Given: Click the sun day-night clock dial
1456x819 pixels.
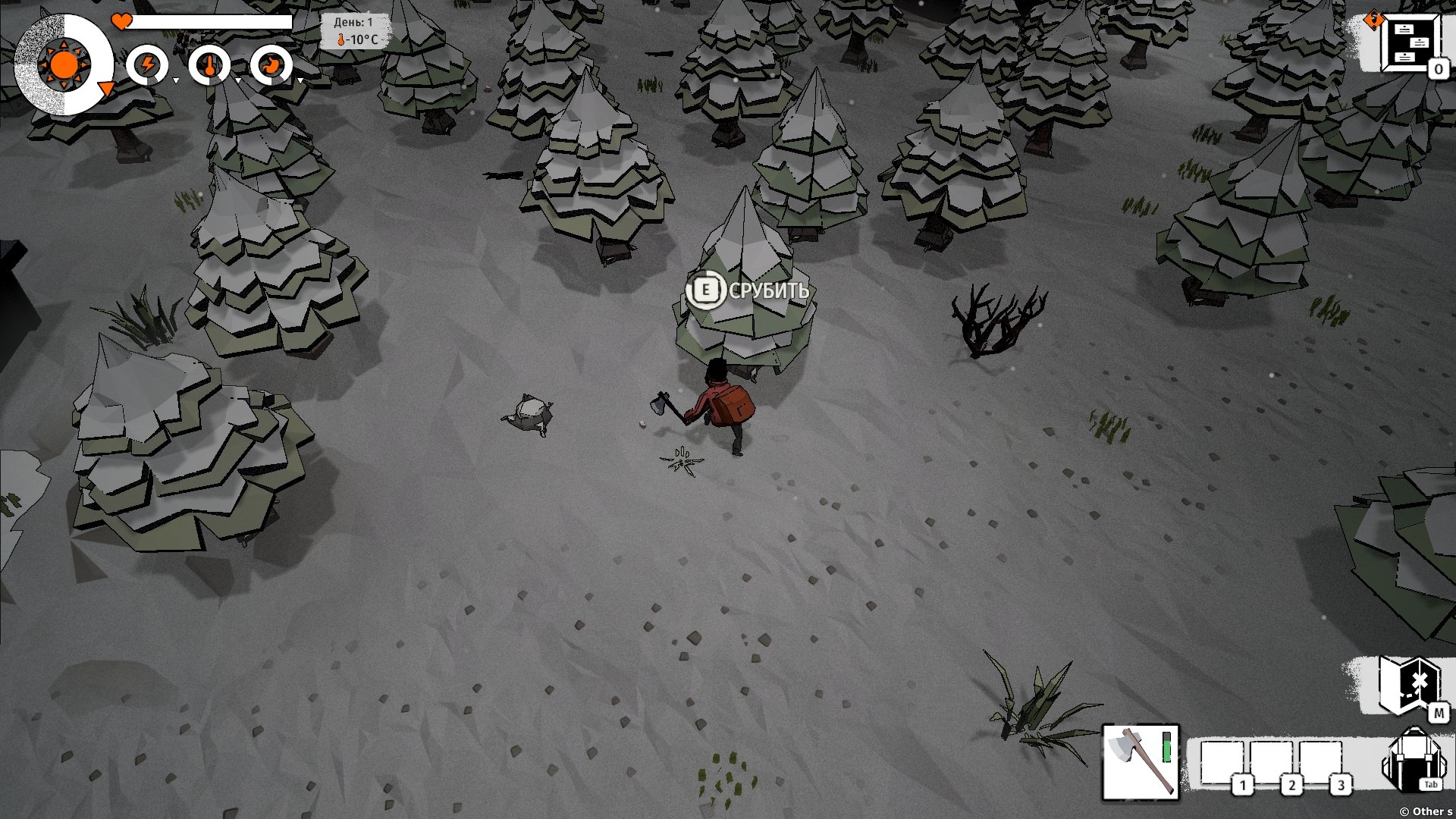Looking at the screenshot, I should (x=64, y=65).
